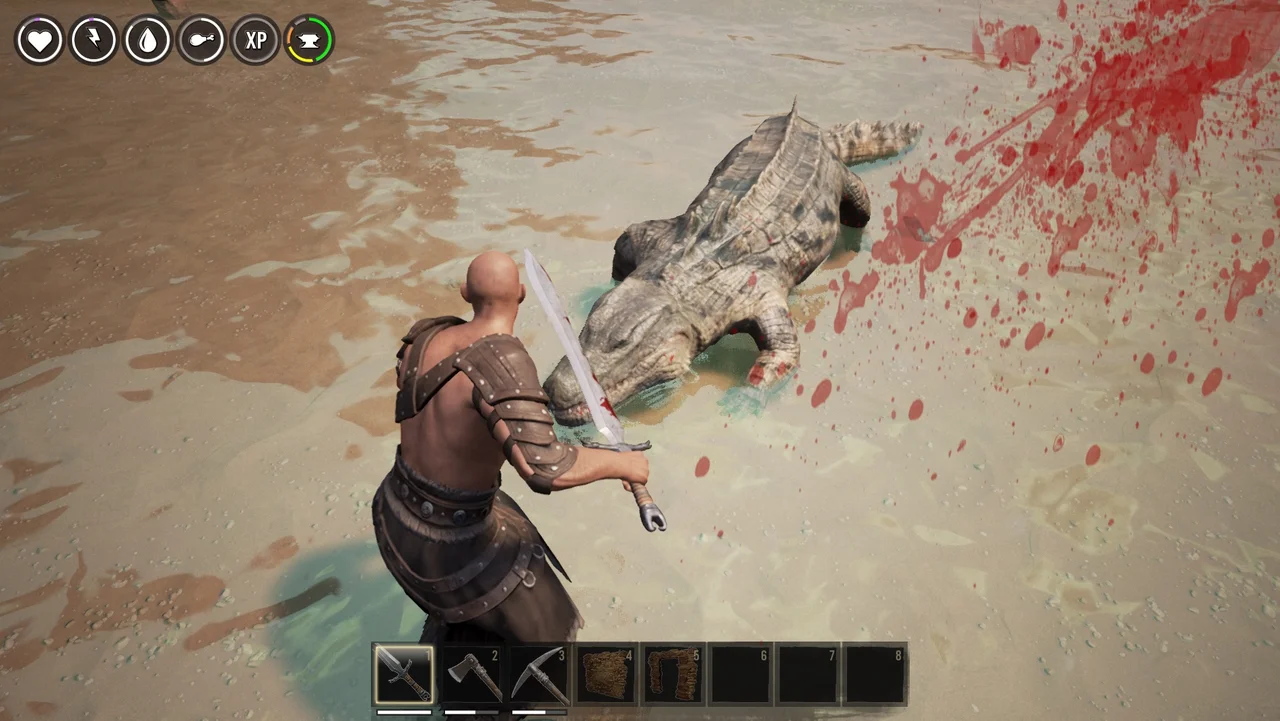The width and height of the screenshot is (1280, 721).
Task: Click the health heart icon
Action: click(x=39, y=40)
